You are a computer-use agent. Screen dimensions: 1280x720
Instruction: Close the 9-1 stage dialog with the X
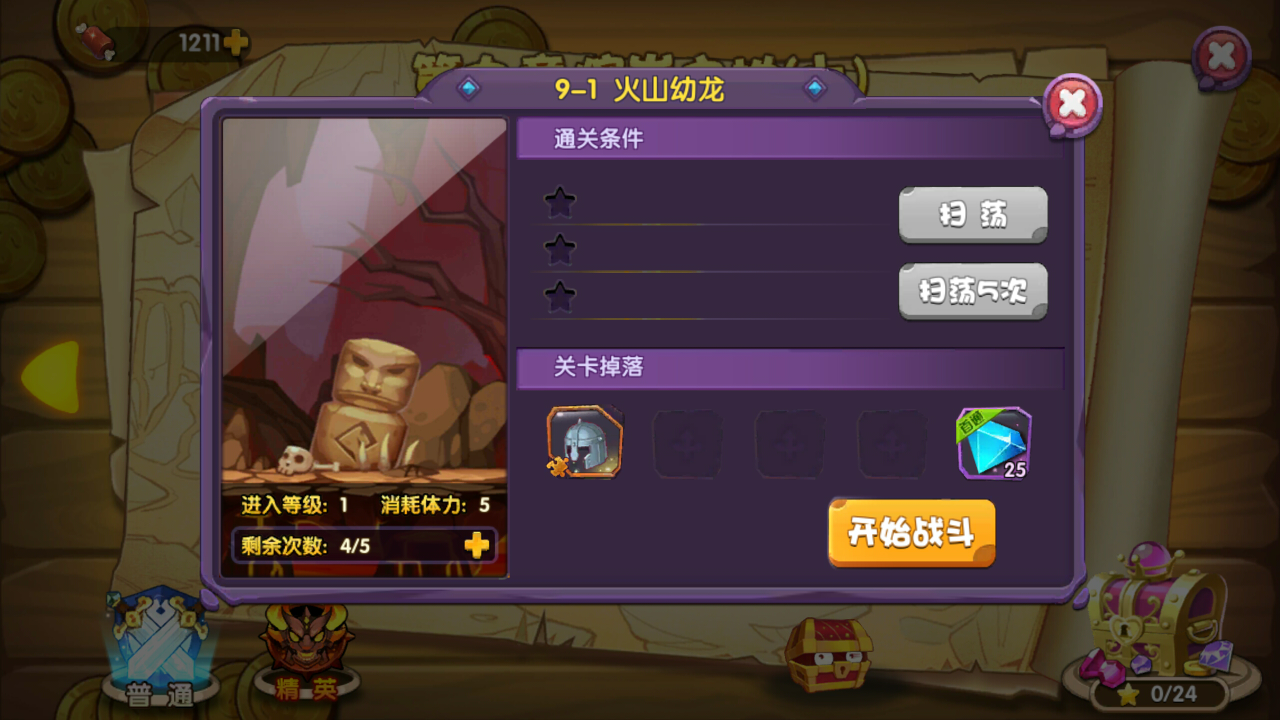1072,103
